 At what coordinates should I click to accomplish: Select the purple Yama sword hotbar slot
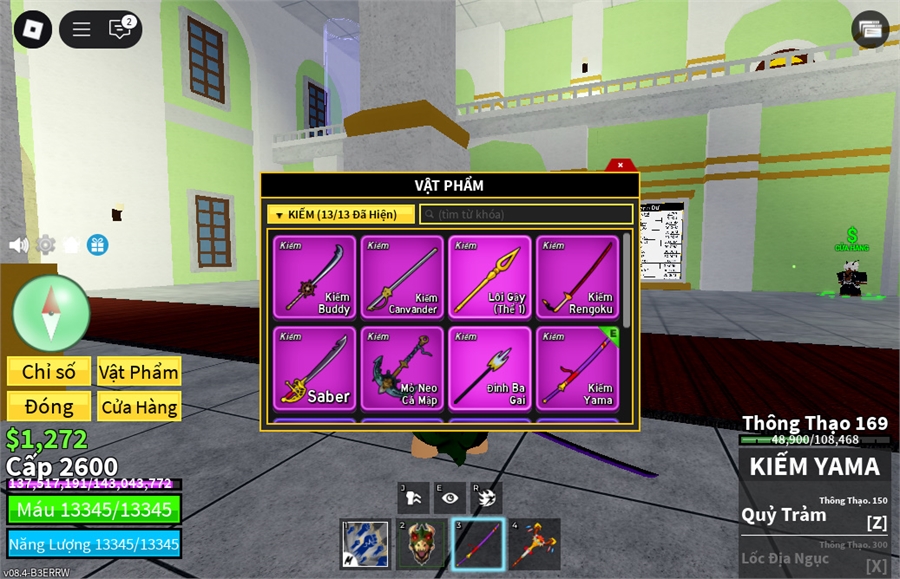tap(477, 544)
